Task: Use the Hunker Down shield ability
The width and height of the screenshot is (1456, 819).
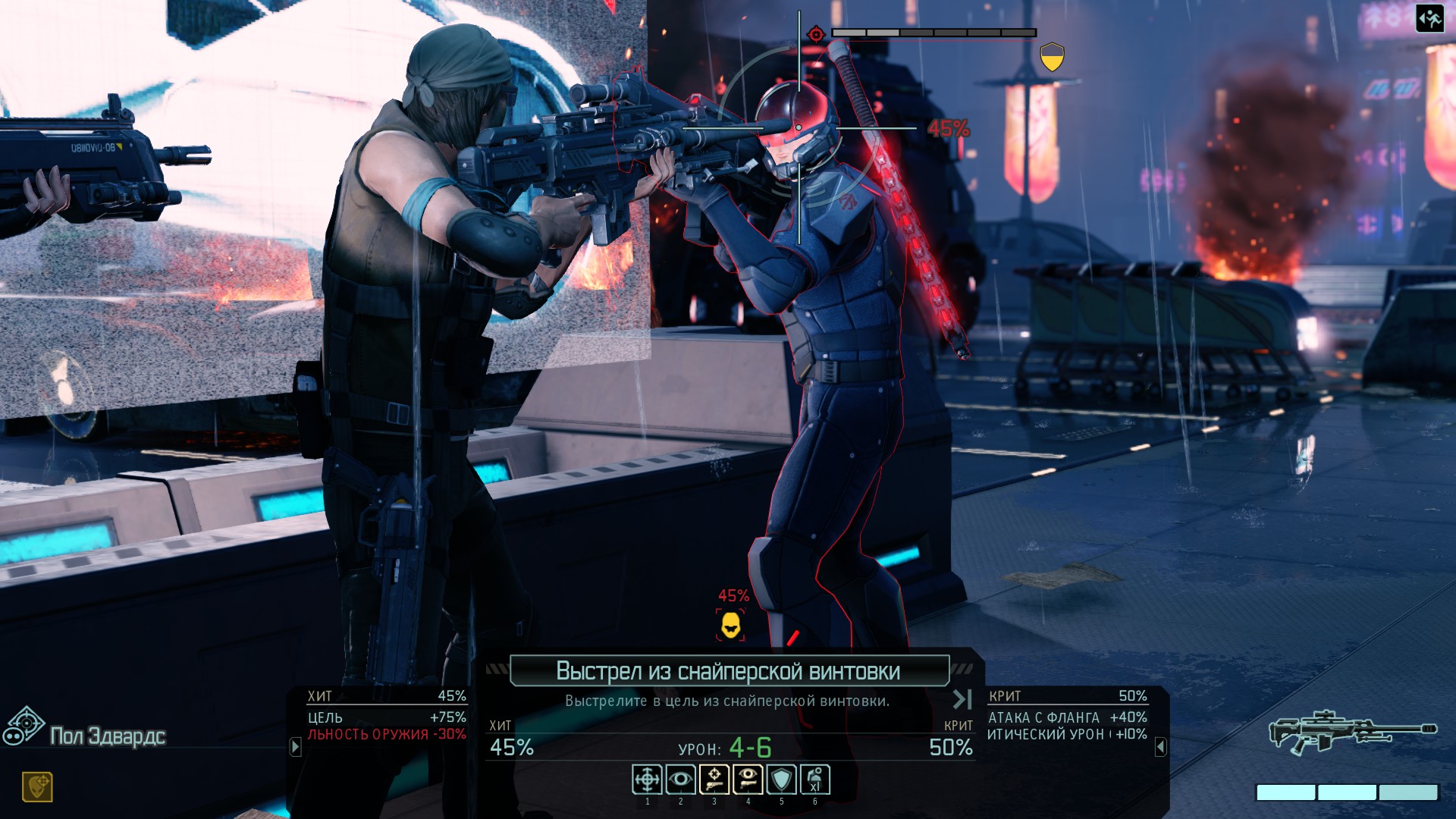Action: coord(781,780)
